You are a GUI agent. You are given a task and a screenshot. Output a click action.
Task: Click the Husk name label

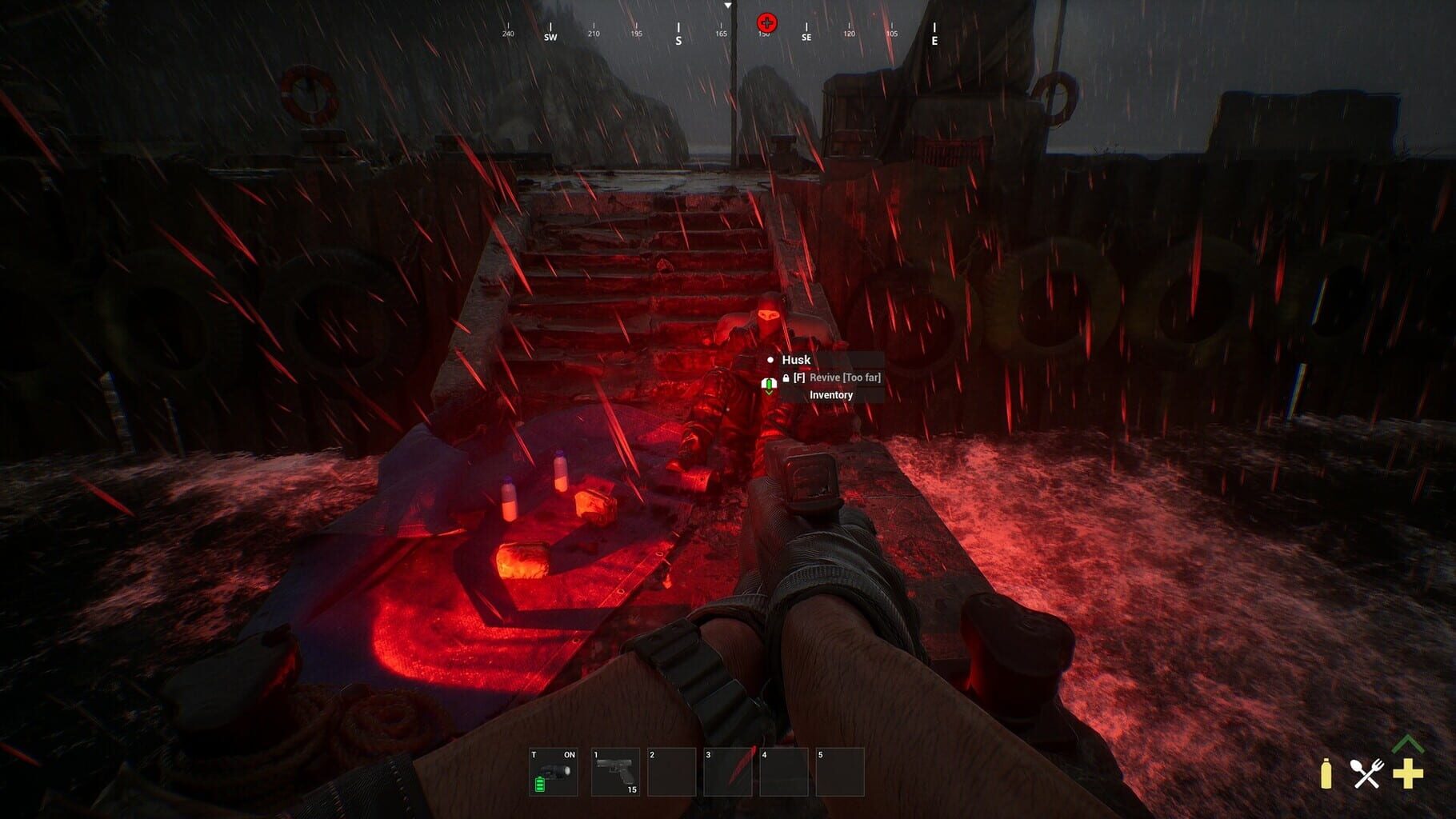(x=798, y=360)
